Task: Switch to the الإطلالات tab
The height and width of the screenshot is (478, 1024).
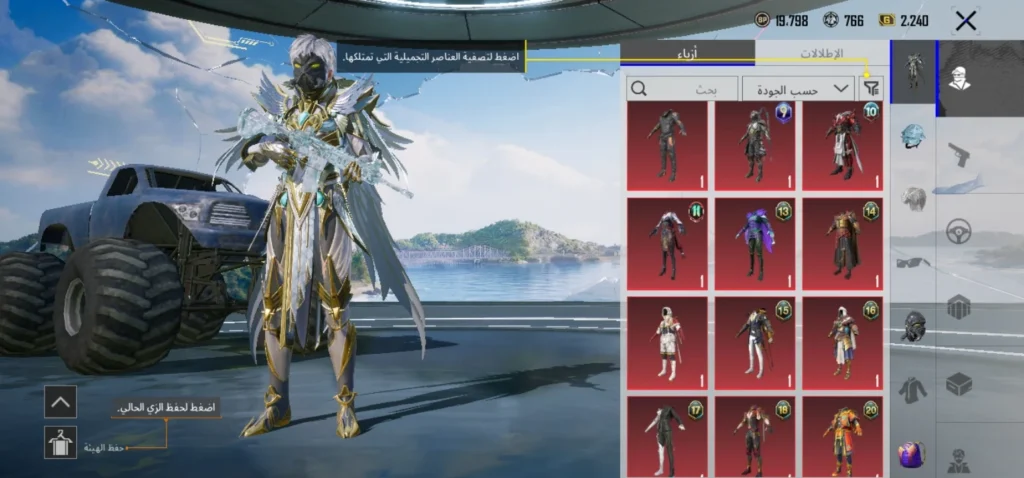Action: click(x=821, y=54)
